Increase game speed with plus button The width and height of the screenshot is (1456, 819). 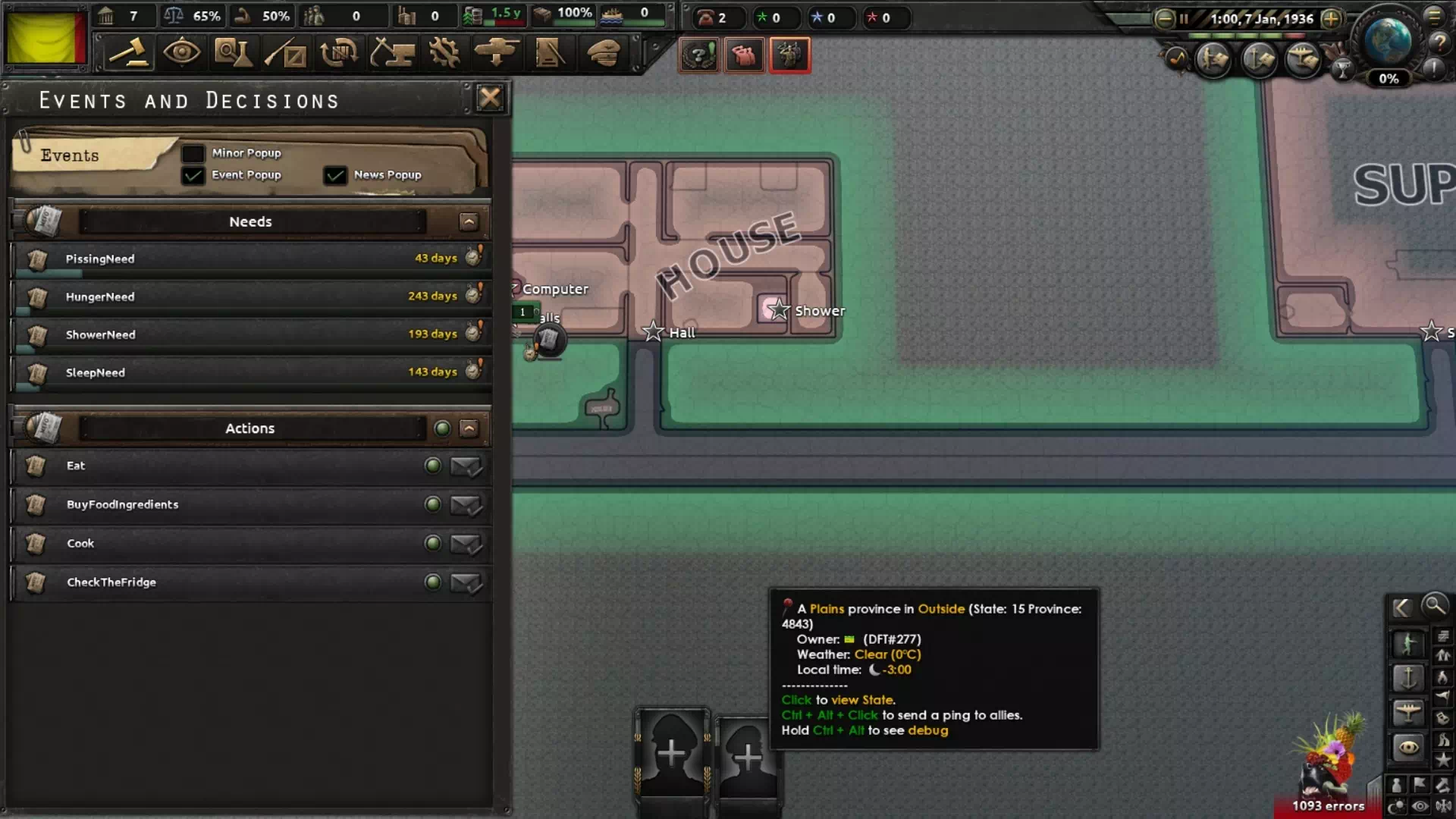click(x=1331, y=19)
